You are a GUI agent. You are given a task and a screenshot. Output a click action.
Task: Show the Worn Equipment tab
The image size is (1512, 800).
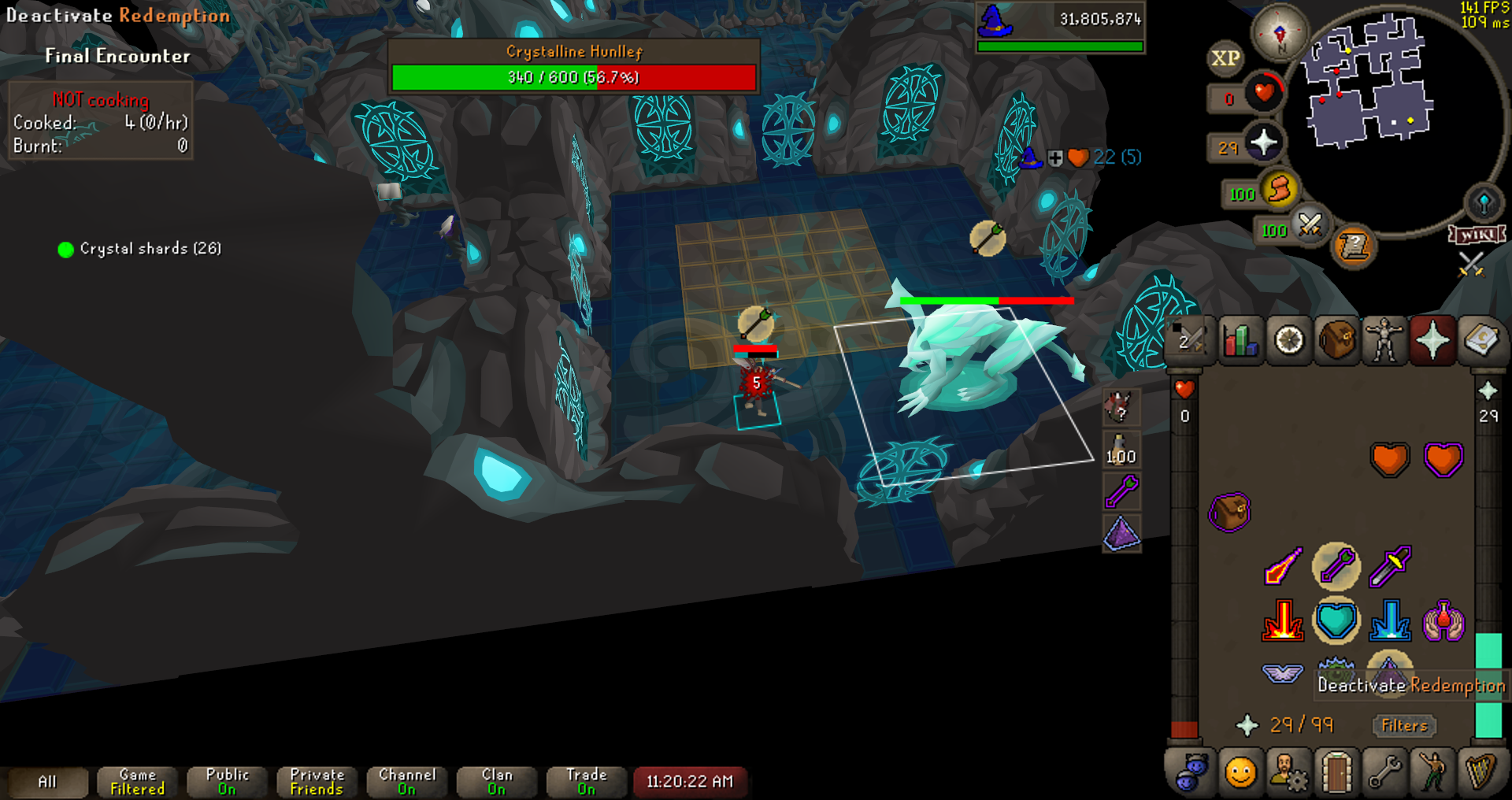pyautogui.click(x=1384, y=341)
